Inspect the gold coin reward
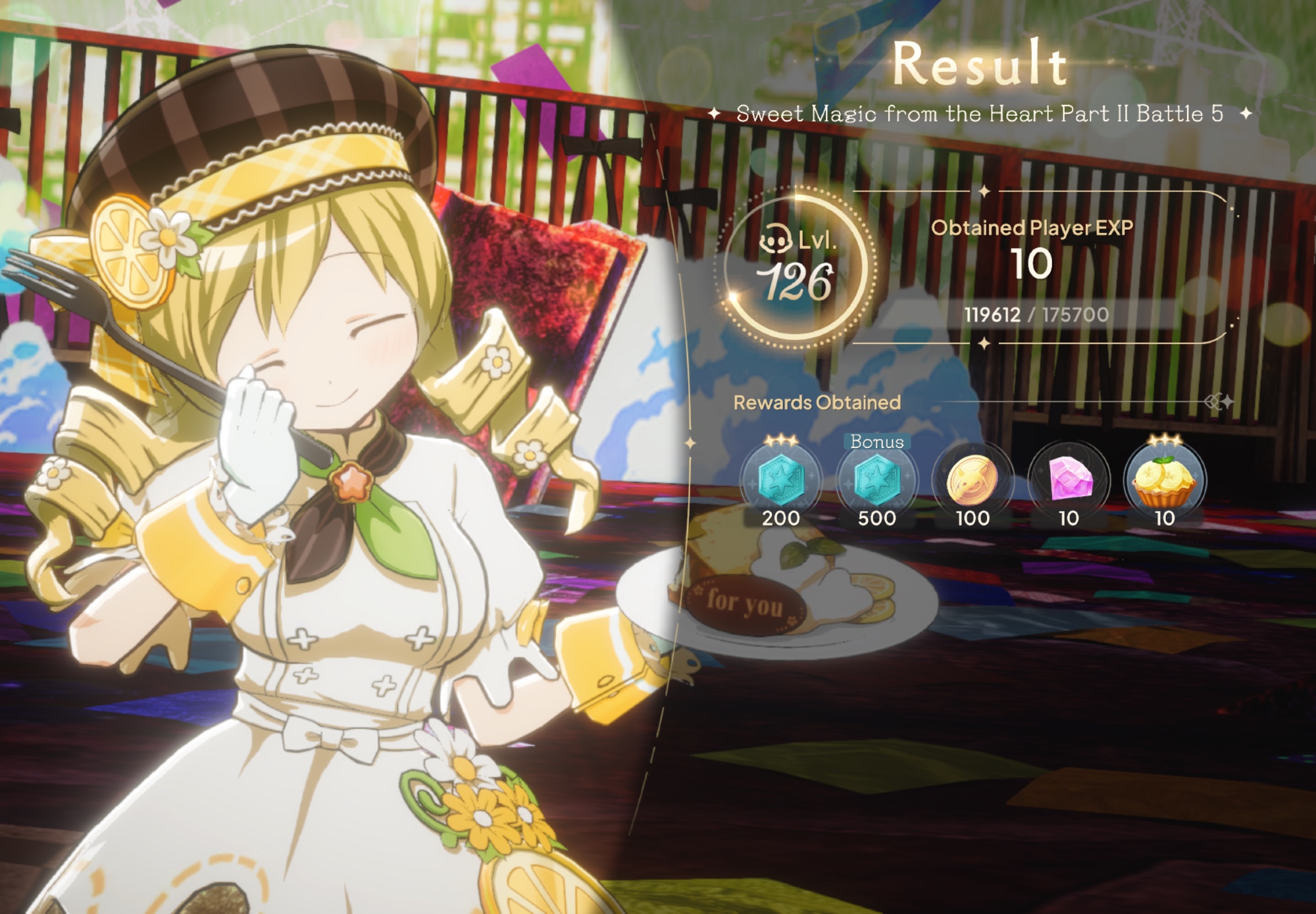The width and height of the screenshot is (1316, 914). (x=973, y=480)
